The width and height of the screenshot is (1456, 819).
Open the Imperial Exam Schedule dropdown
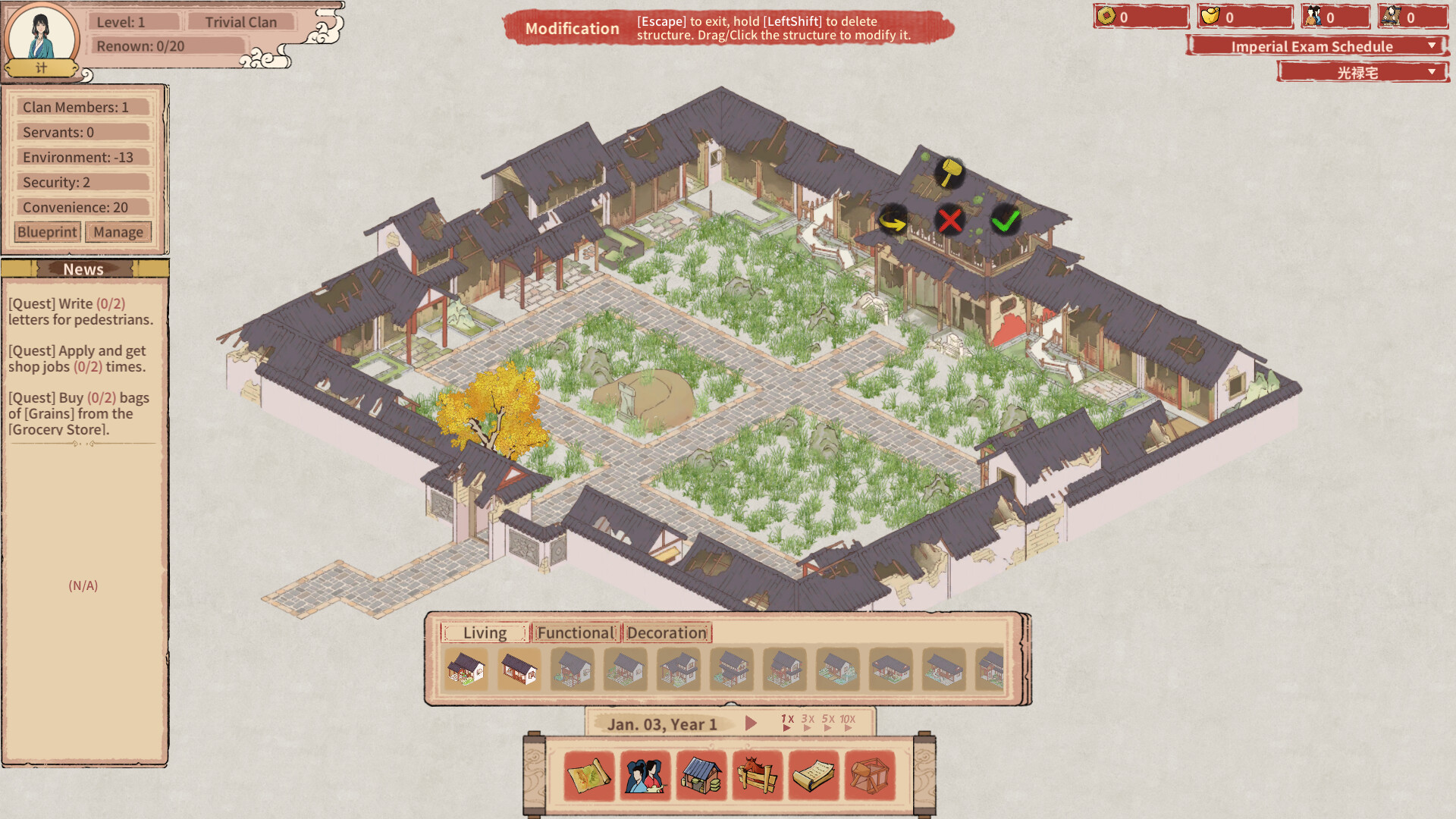point(1317,46)
